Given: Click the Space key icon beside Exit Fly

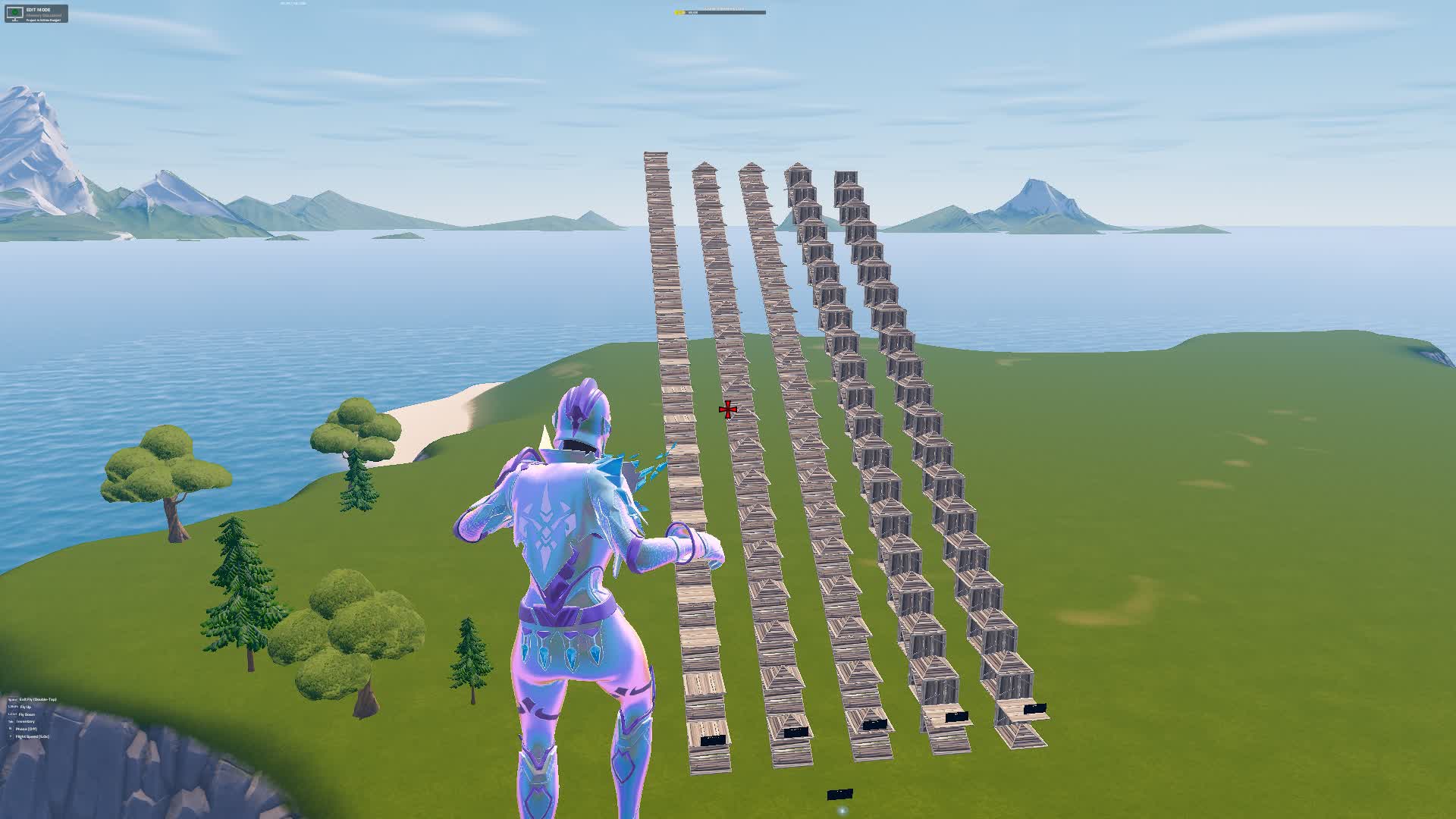Looking at the screenshot, I should pos(12,700).
